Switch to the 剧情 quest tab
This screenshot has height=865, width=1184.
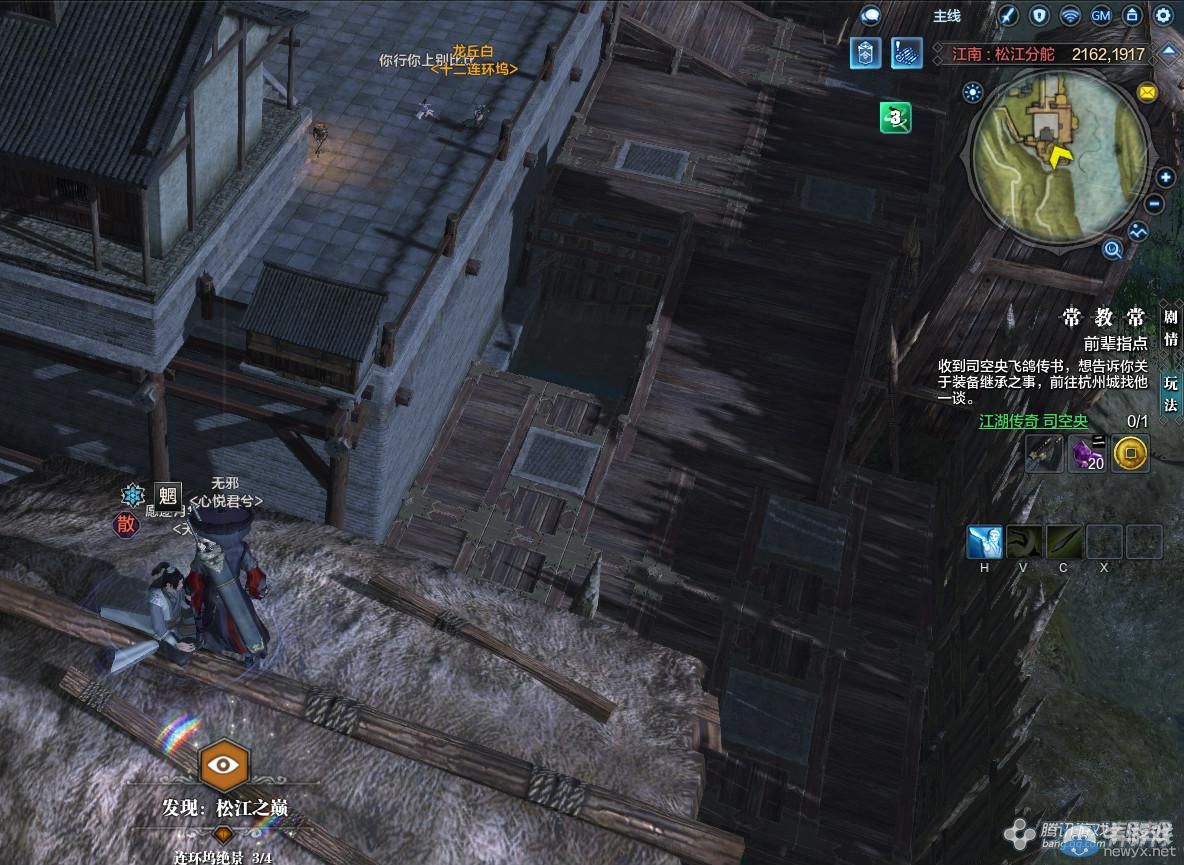[x=1170, y=327]
